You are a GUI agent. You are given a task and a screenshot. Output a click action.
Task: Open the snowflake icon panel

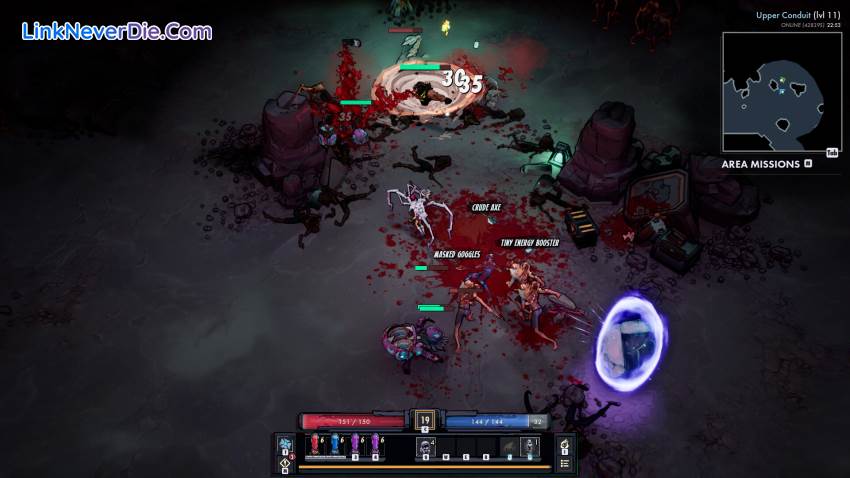[285, 443]
